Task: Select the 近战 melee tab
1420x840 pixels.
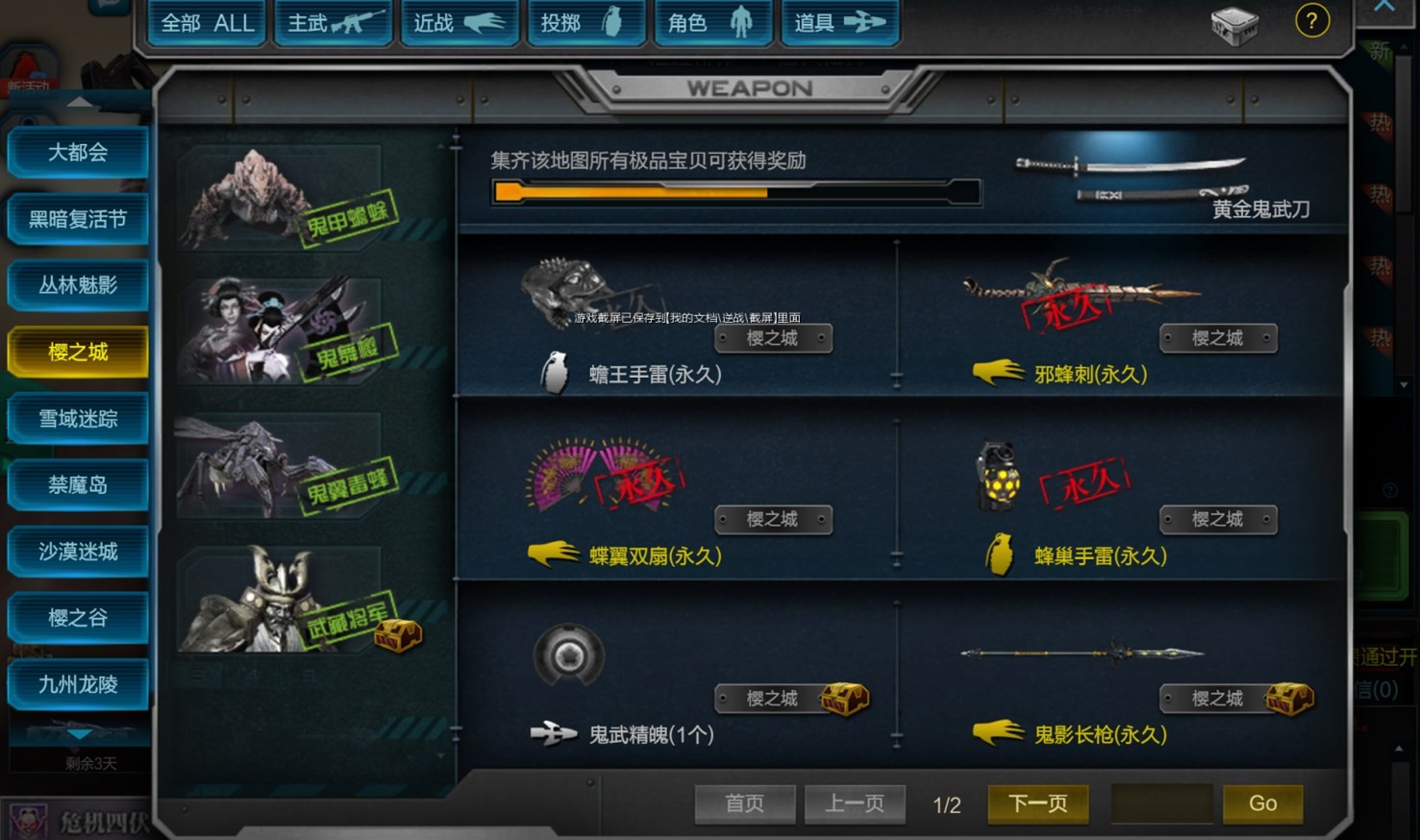Action: click(x=460, y=23)
